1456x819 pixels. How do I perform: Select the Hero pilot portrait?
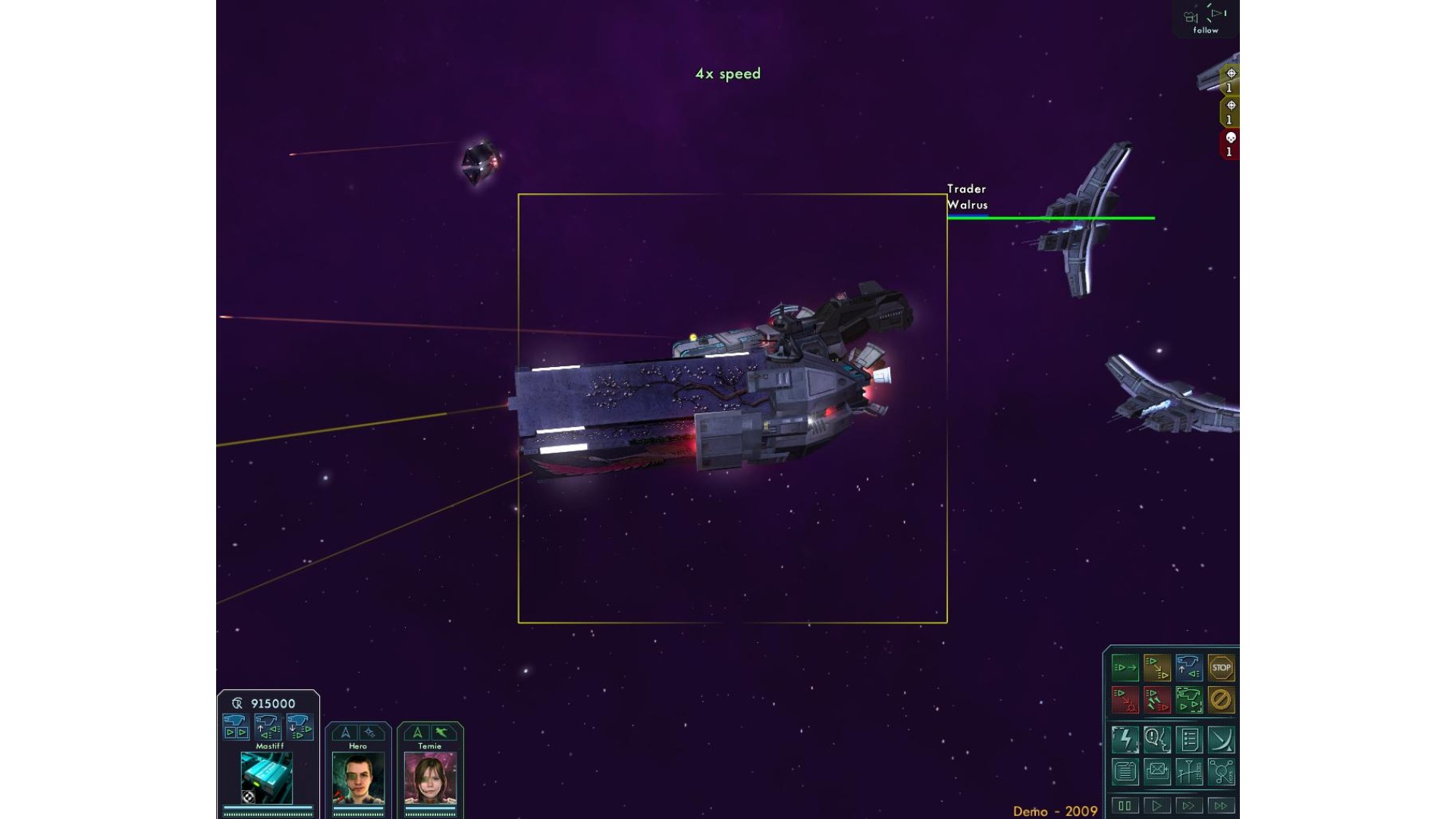click(358, 778)
